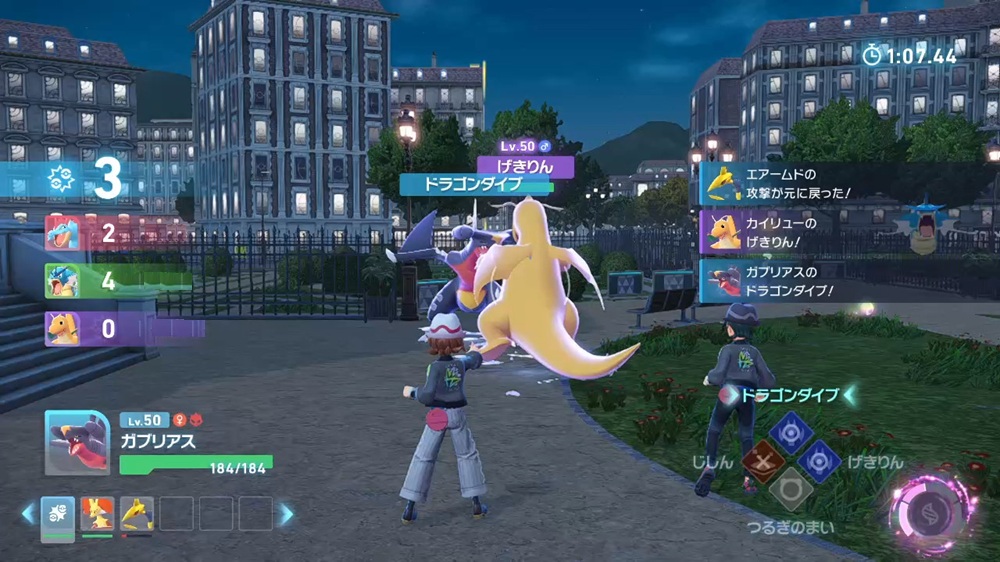This screenshot has height=562, width=1000.
Task: Click the party bar's left arrow
Action: [x=28, y=514]
